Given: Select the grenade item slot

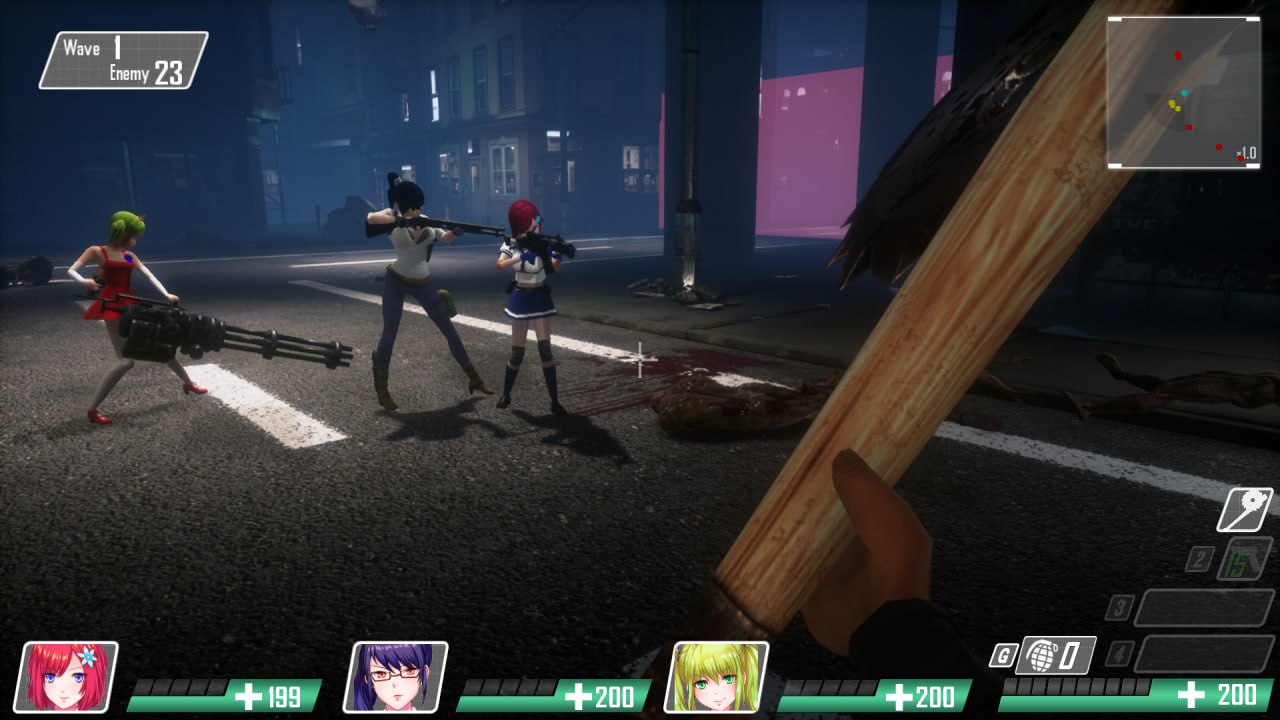Looking at the screenshot, I should click(1056, 656).
